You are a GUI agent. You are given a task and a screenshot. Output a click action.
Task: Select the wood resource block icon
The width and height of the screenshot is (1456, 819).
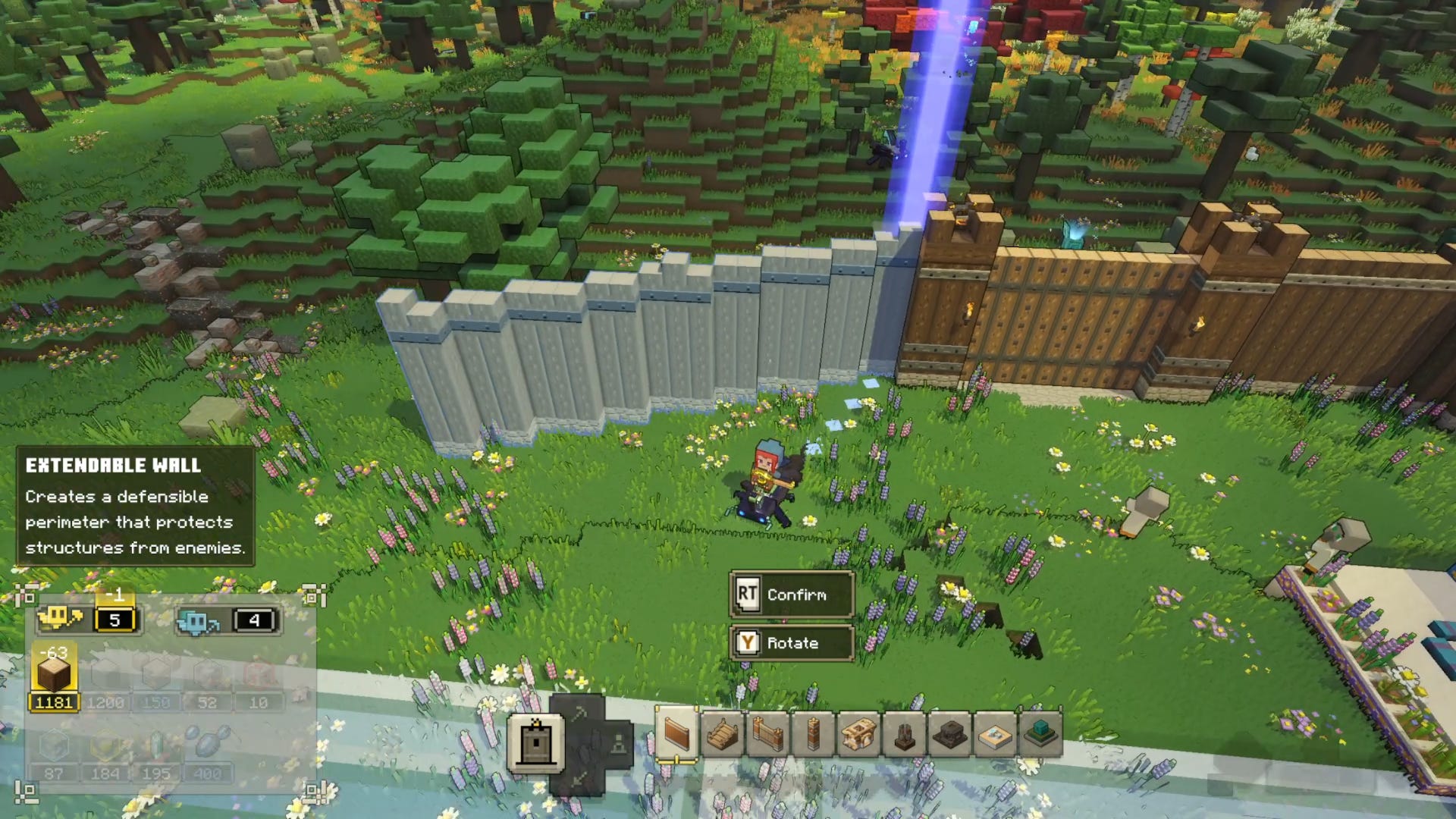54,673
